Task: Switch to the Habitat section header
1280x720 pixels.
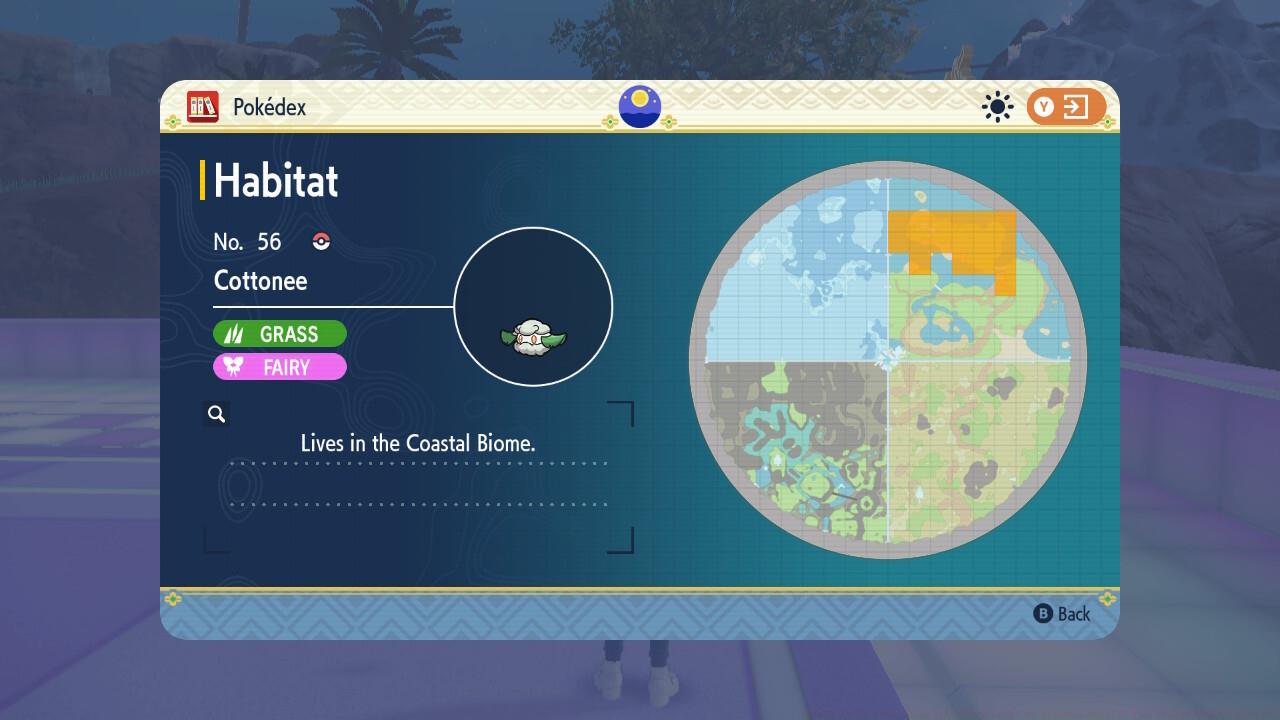Action: coord(273,181)
